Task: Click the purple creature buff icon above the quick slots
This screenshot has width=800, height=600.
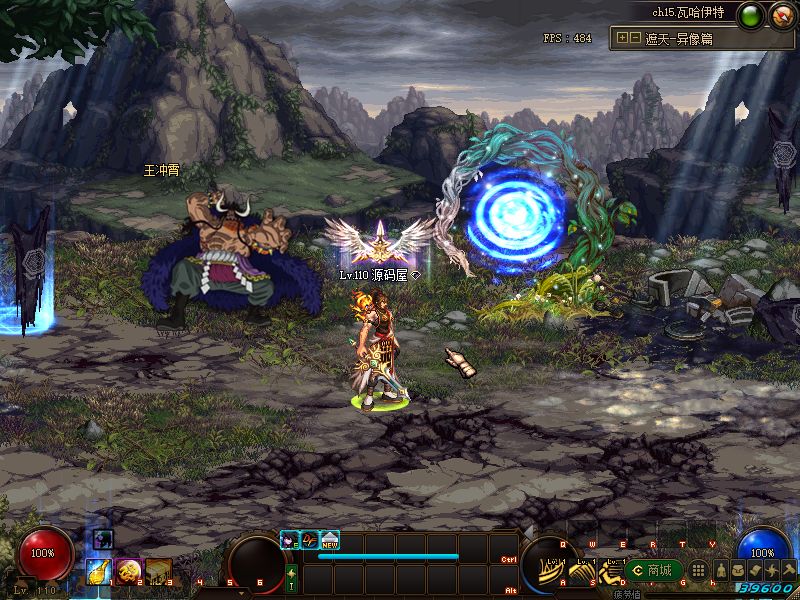Action: pos(104,540)
